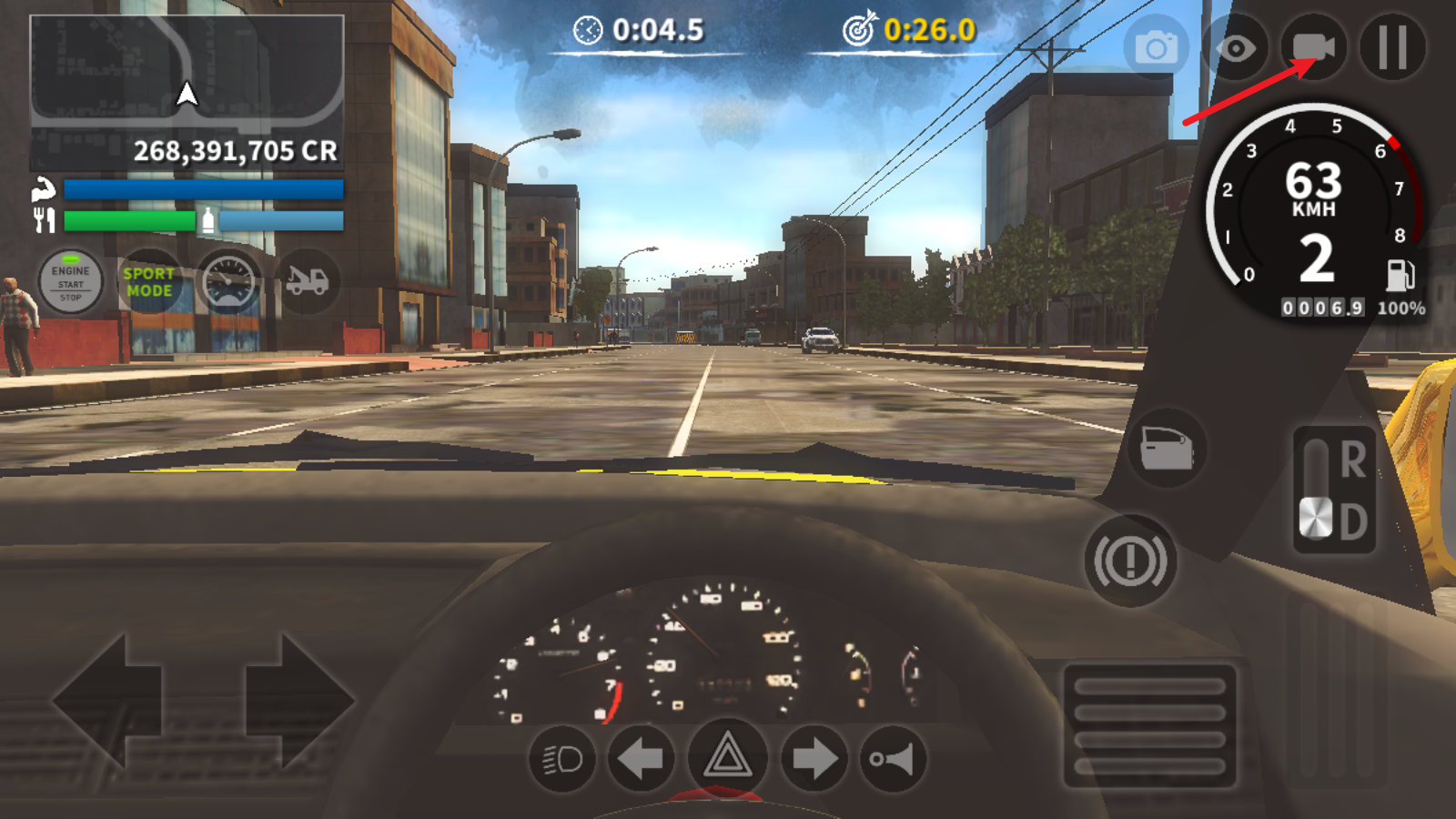Toggle the eye visibility icon
This screenshot has height=819, width=1456.
click(1235, 47)
